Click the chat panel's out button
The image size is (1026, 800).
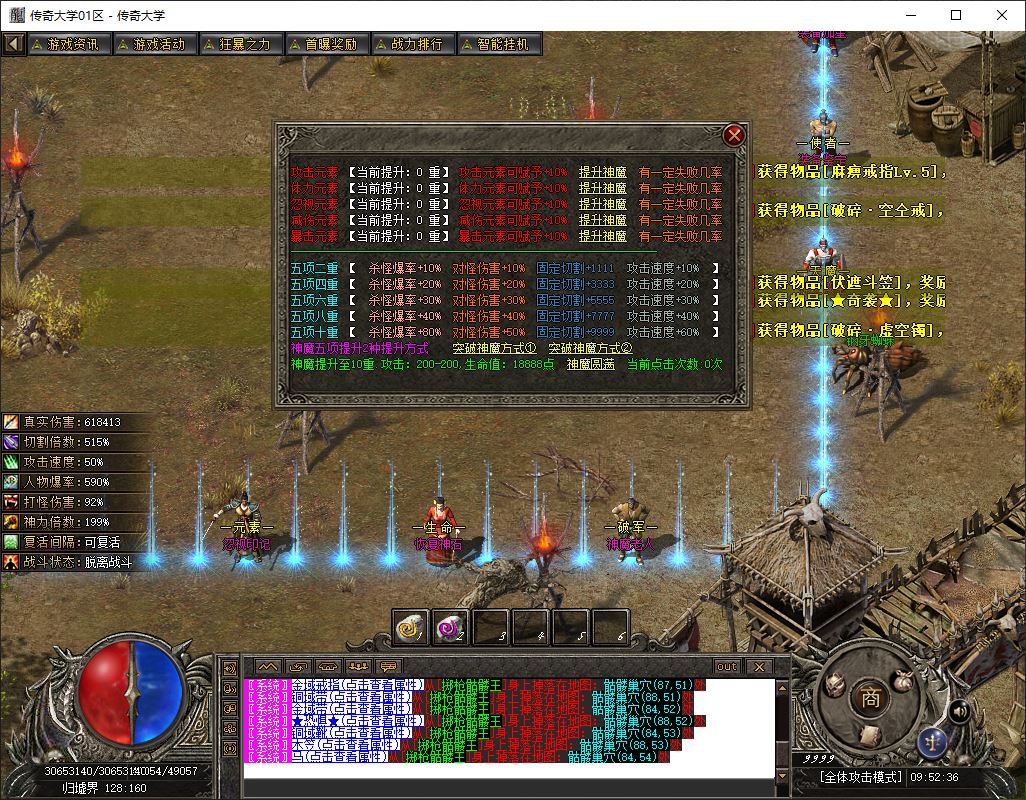(726, 666)
